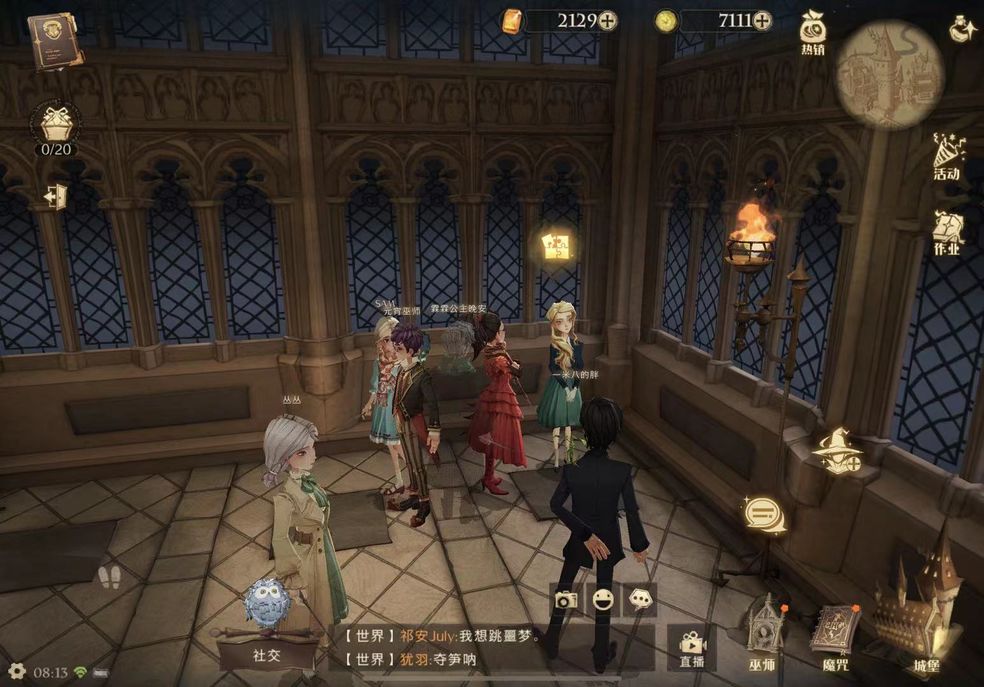The image size is (984, 687).
Task: Open the 活动 events menu
Action: (x=946, y=158)
